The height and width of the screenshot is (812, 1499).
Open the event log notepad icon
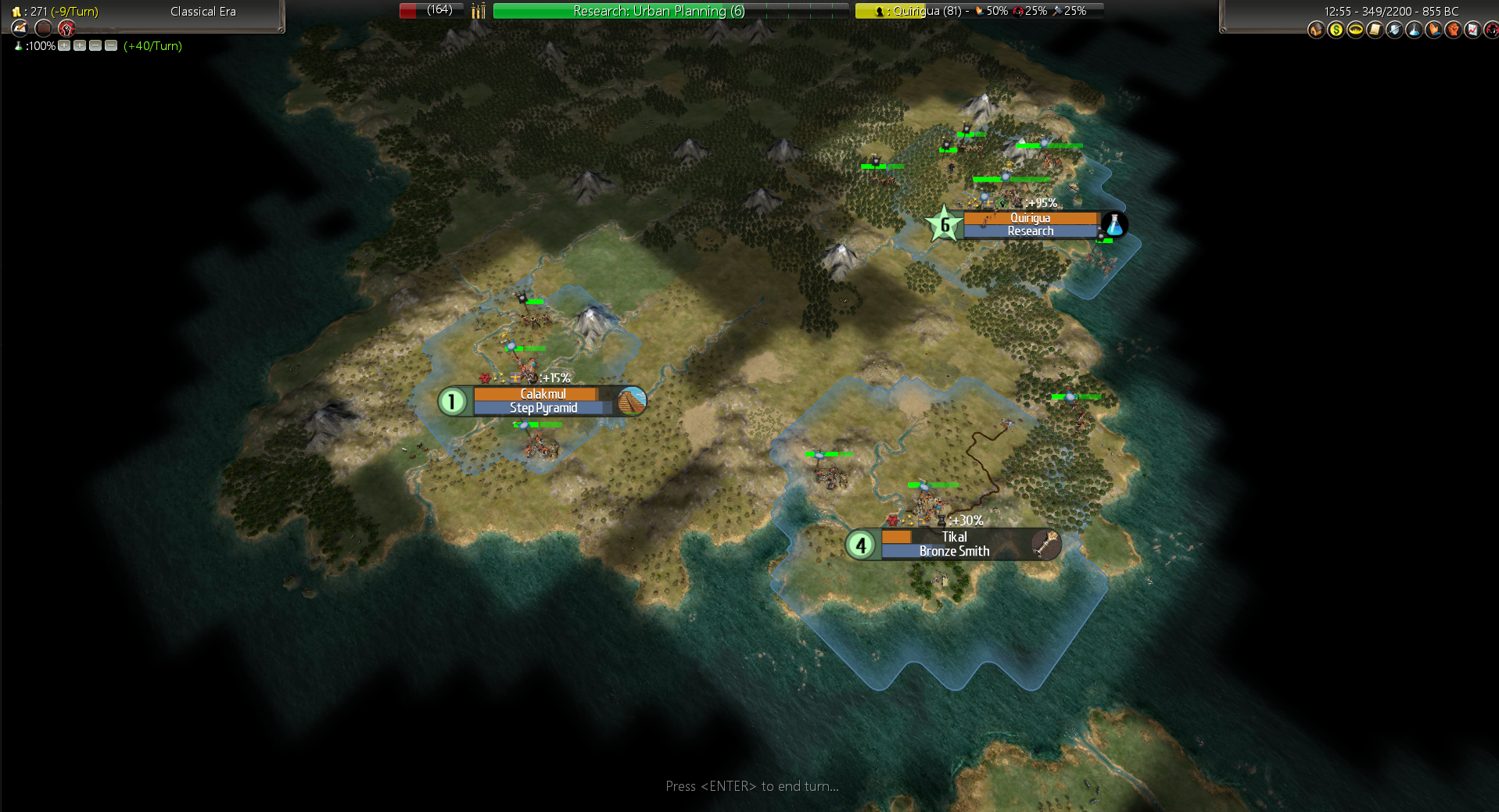[20, 28]
